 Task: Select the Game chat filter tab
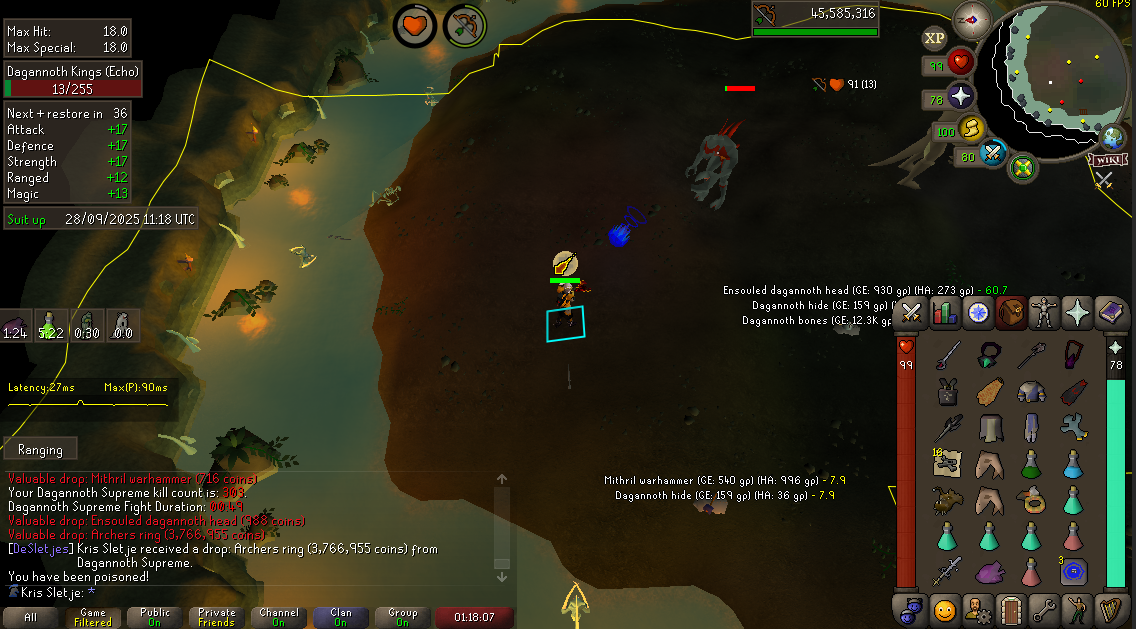click(92, 617)
